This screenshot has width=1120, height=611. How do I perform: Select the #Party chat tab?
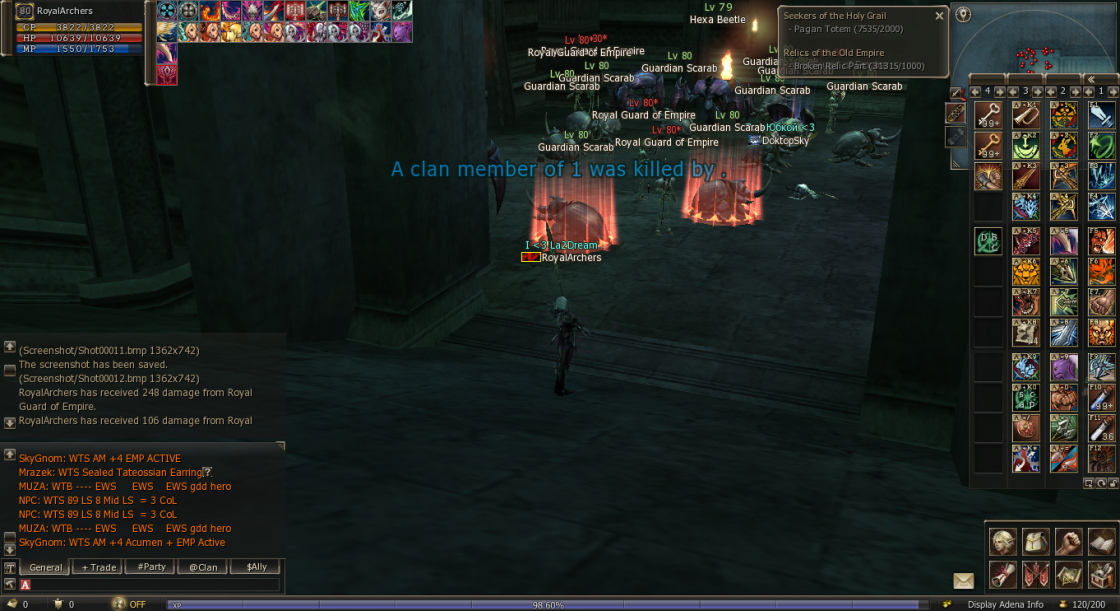pos(151,567)
